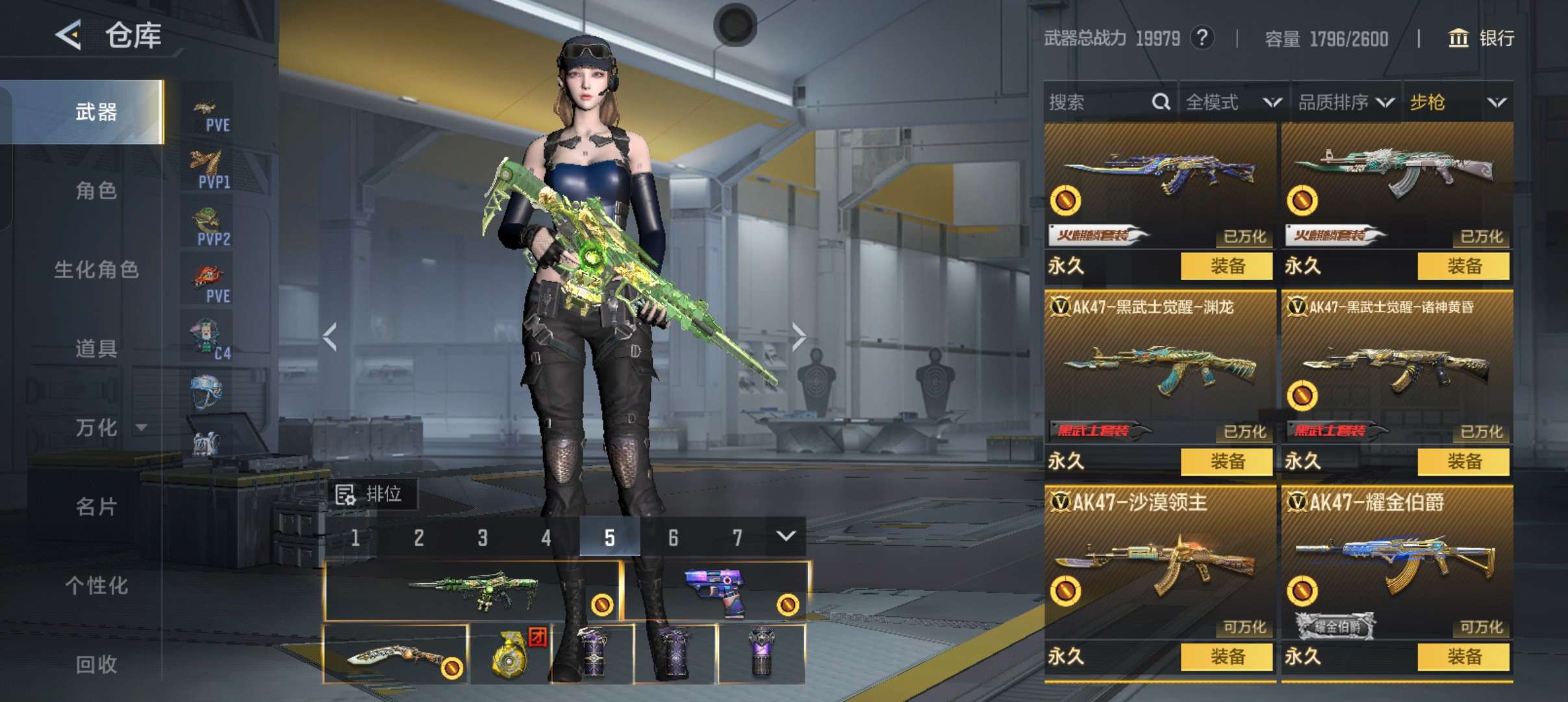The height and width of the screenshot is (702, 1568).
Task: Equip the AK47-沙漠领主 rifle
Action: 1226,657
